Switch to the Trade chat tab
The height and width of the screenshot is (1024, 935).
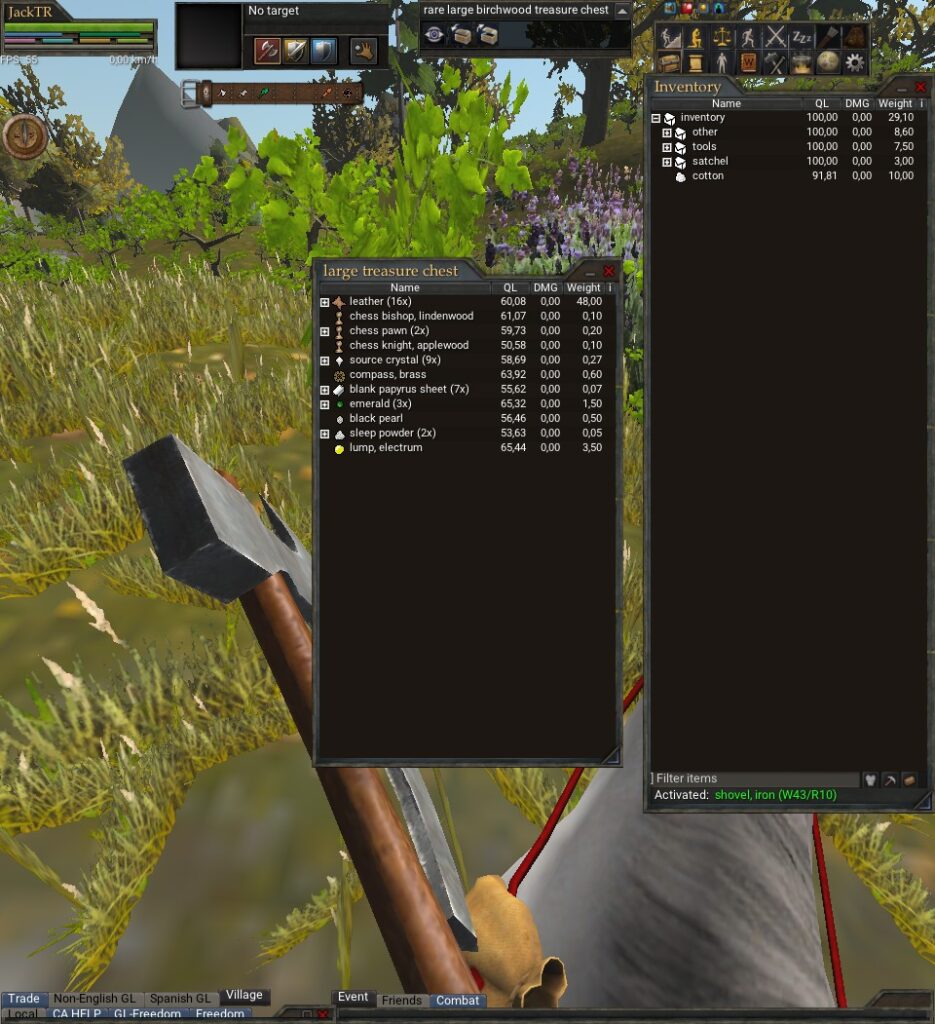point(24,998)
